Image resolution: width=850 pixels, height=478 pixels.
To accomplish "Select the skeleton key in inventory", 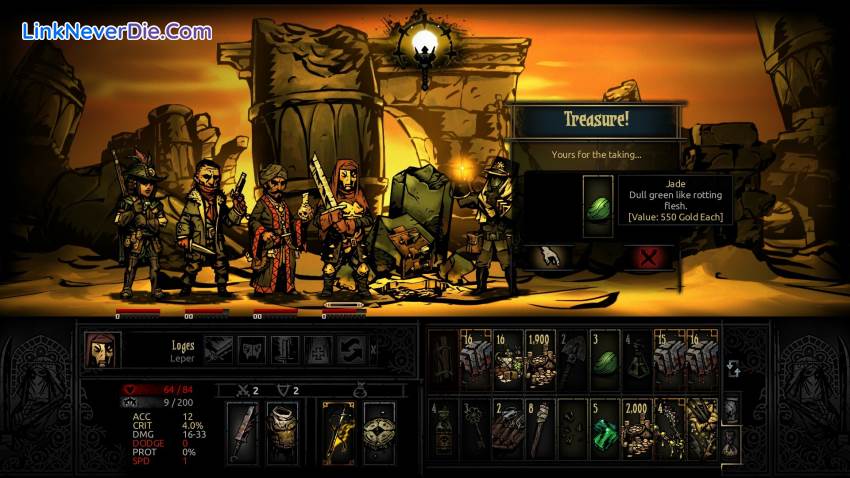I will pos(476,428).
